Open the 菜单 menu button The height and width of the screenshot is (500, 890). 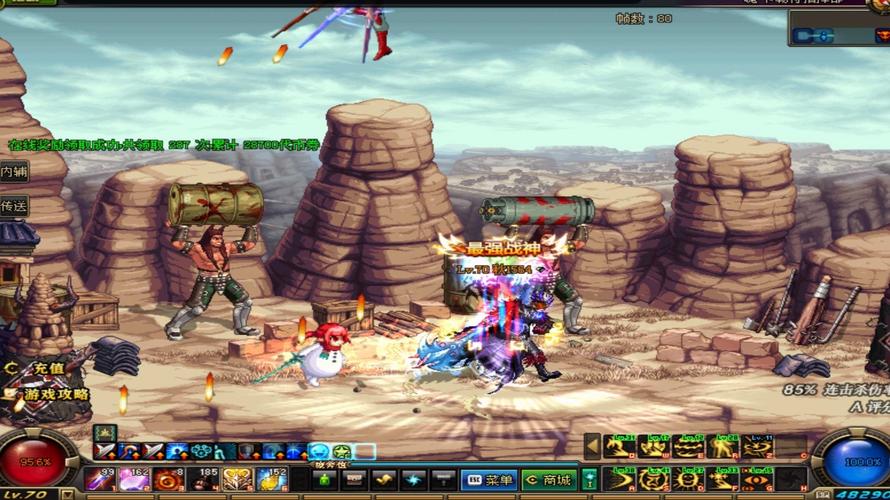[x=488, y=481]
